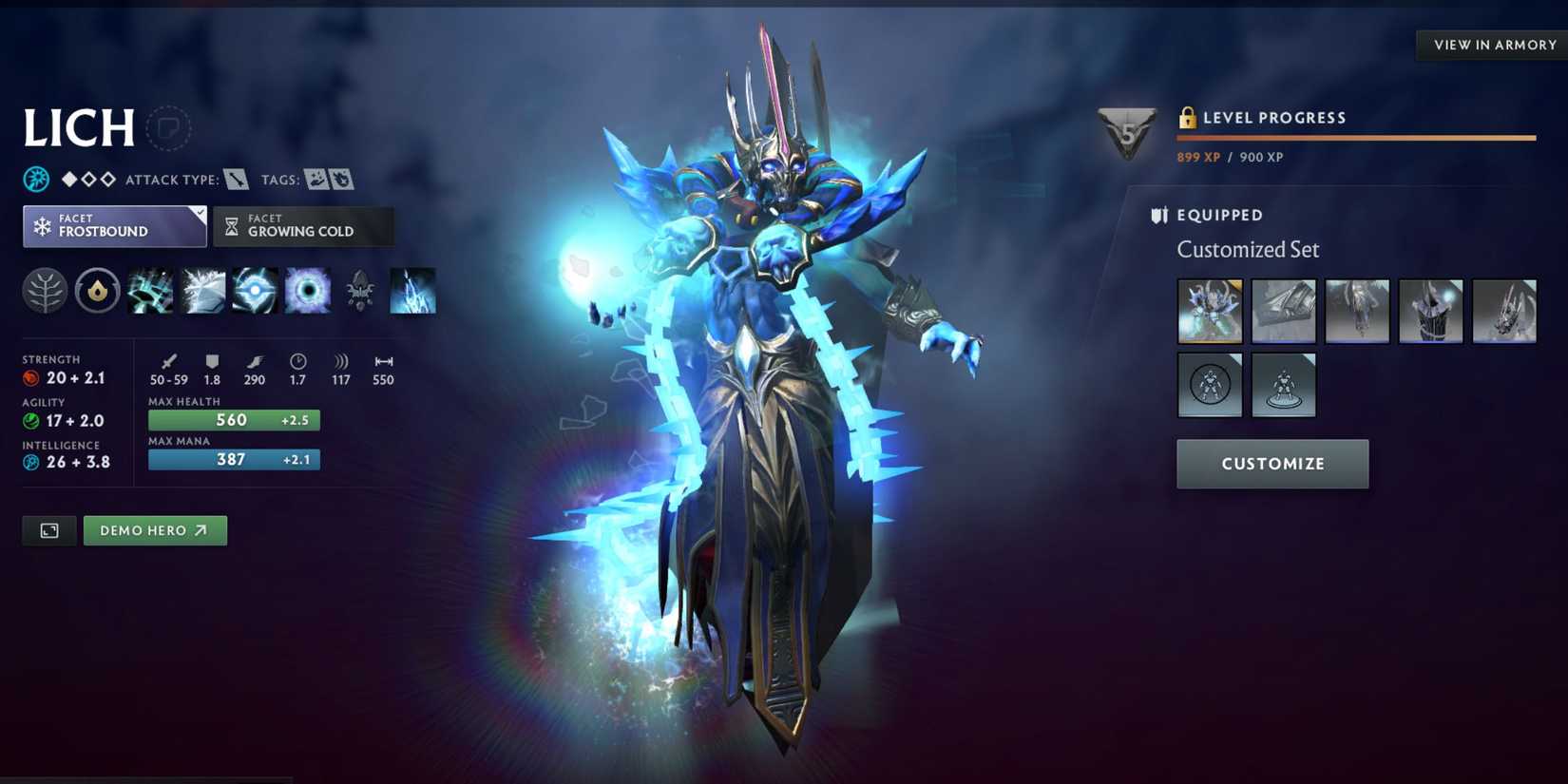This screenshot has width=1568, height=784.
Task: Open VIEW IN ARMORY
Action: 1491,45
